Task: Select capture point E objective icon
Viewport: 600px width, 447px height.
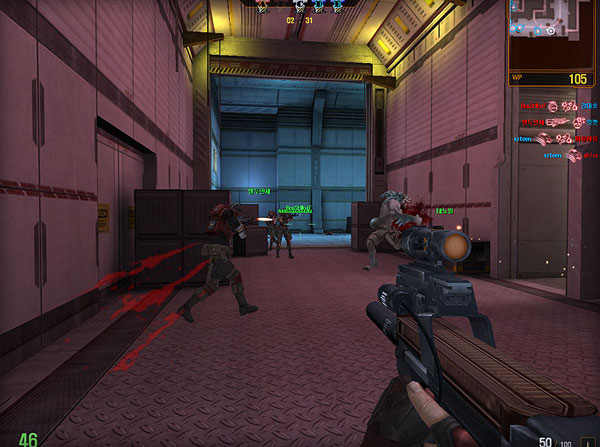Action: click(x=338, y=6)
